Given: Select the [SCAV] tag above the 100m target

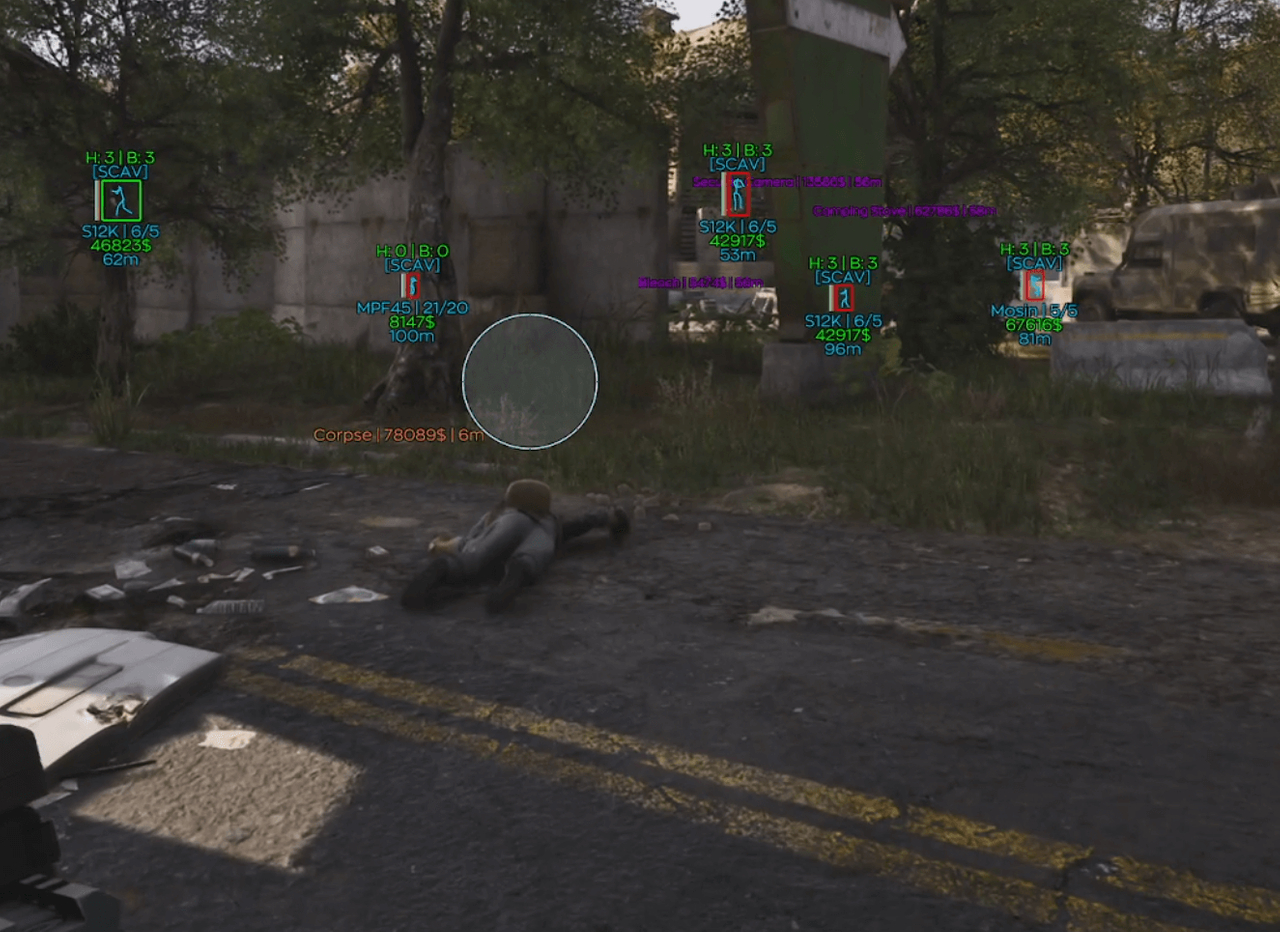Looking at the screenshot, I should tap(413, 265).
